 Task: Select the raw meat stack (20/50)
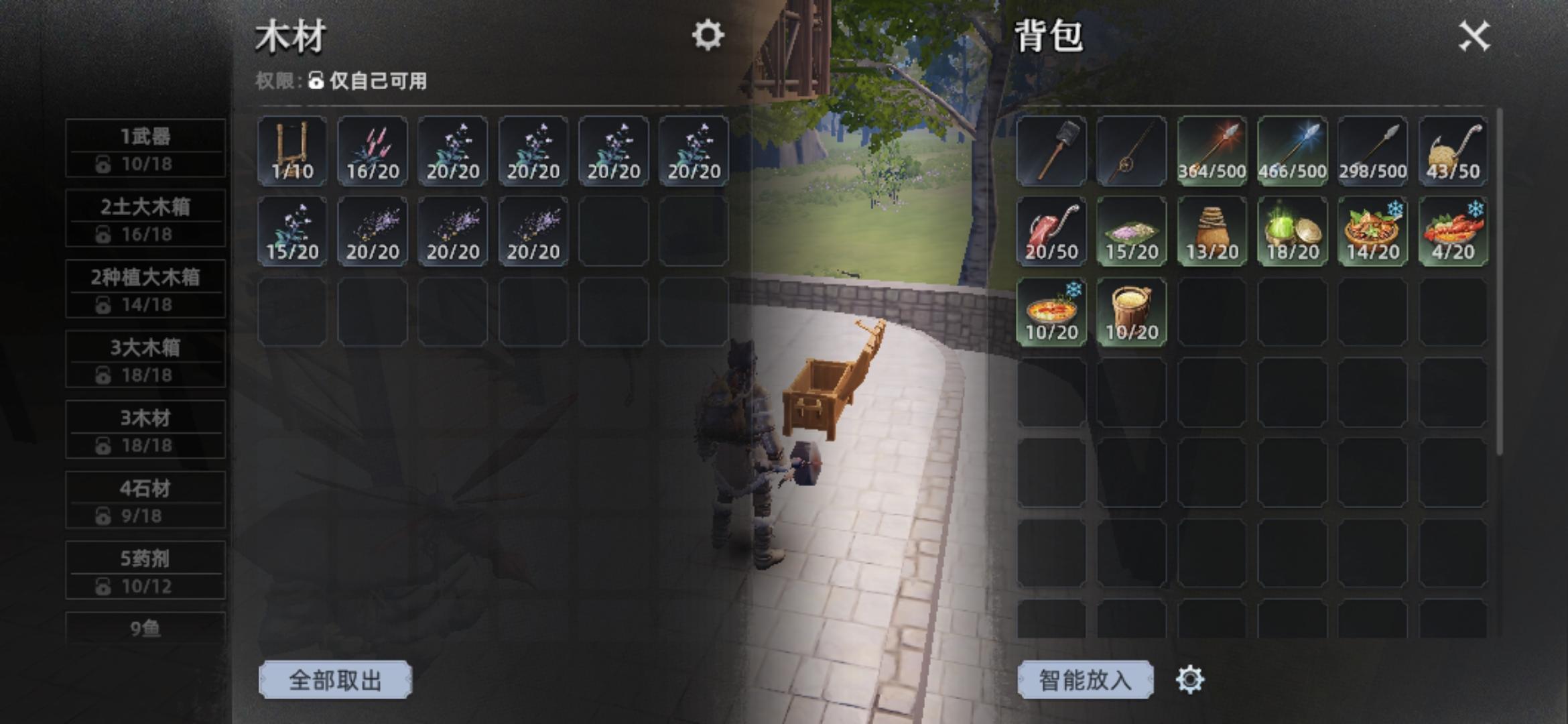coord(1052,230)
